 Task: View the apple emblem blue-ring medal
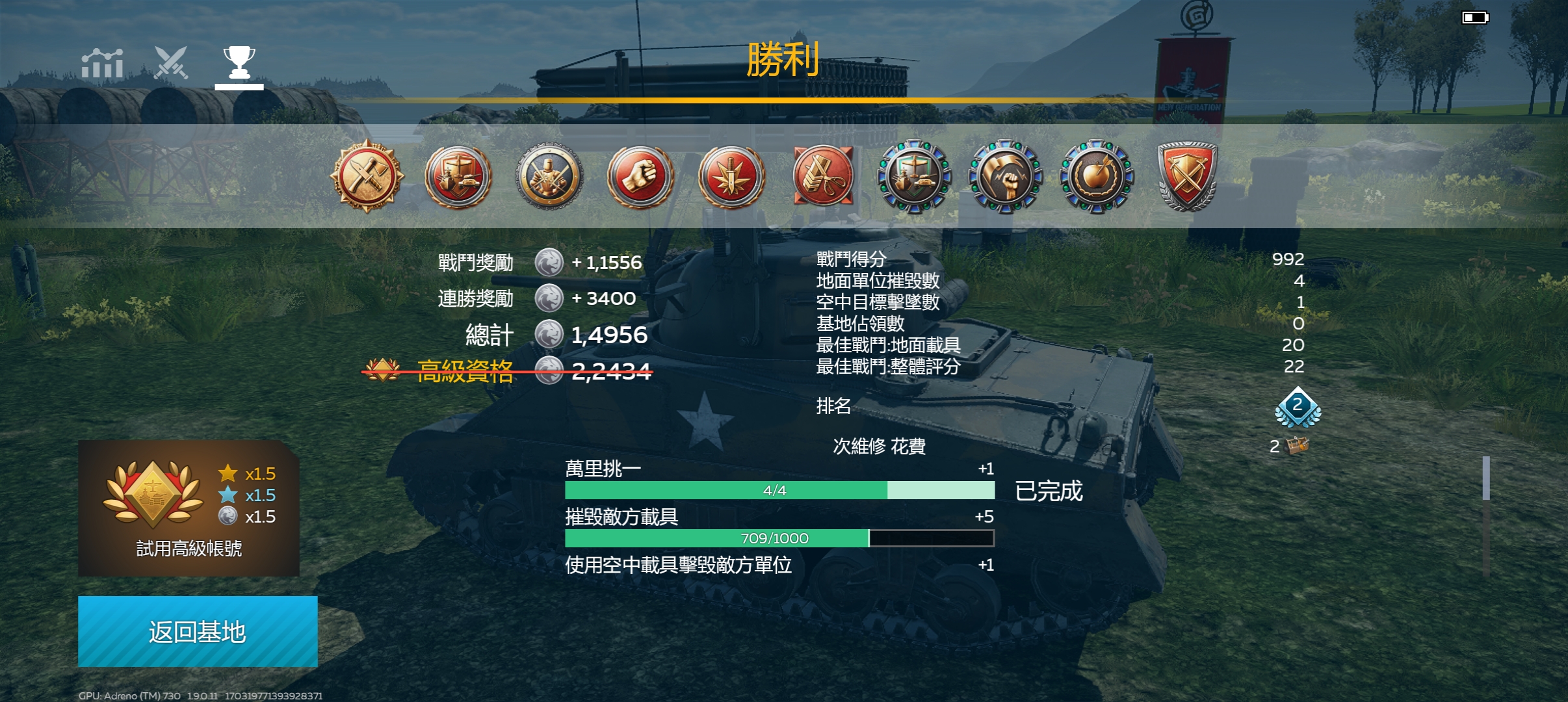click(x=1097, y=176)
